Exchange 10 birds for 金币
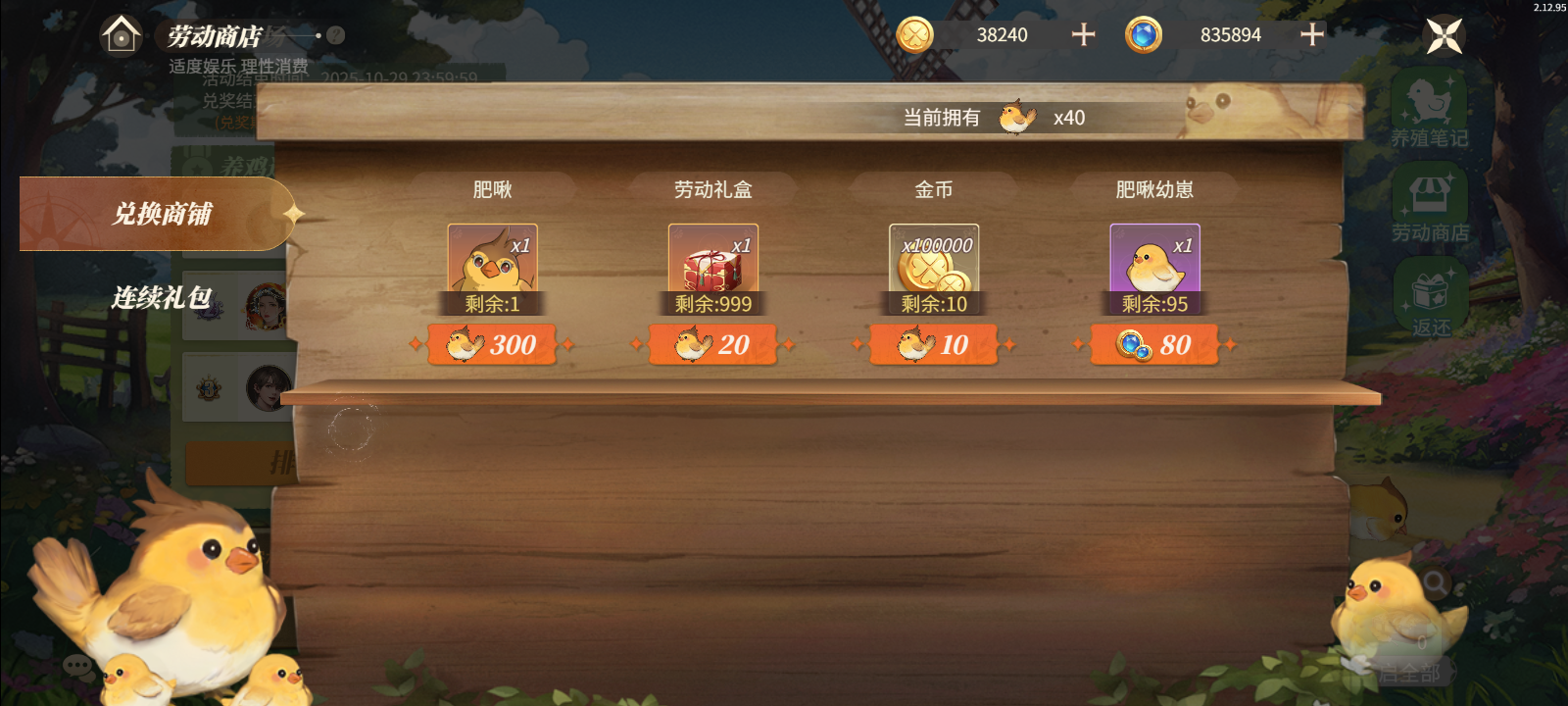Image resolution: width=1568 pixels, height=706 pixels. [933, 345]
